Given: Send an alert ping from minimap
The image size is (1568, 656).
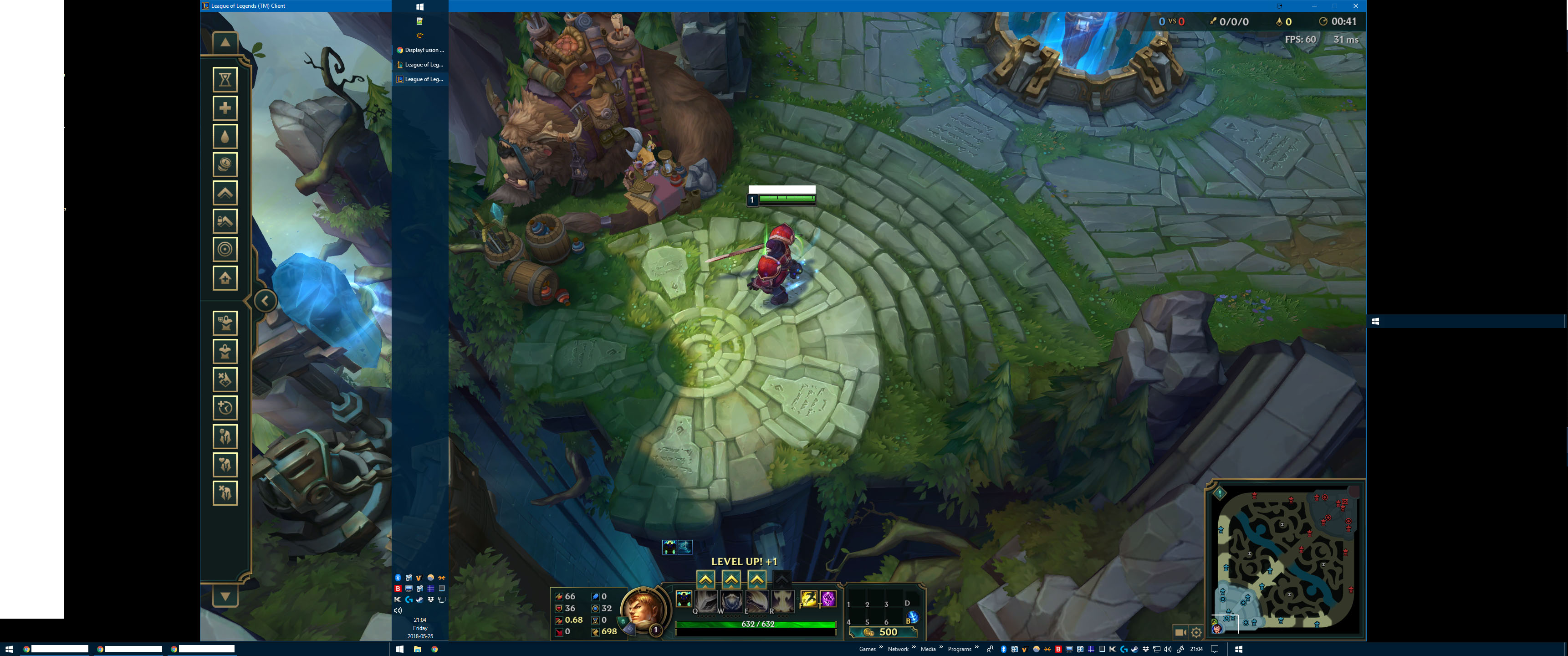Looking at the screenshot, I should 1219,493.
